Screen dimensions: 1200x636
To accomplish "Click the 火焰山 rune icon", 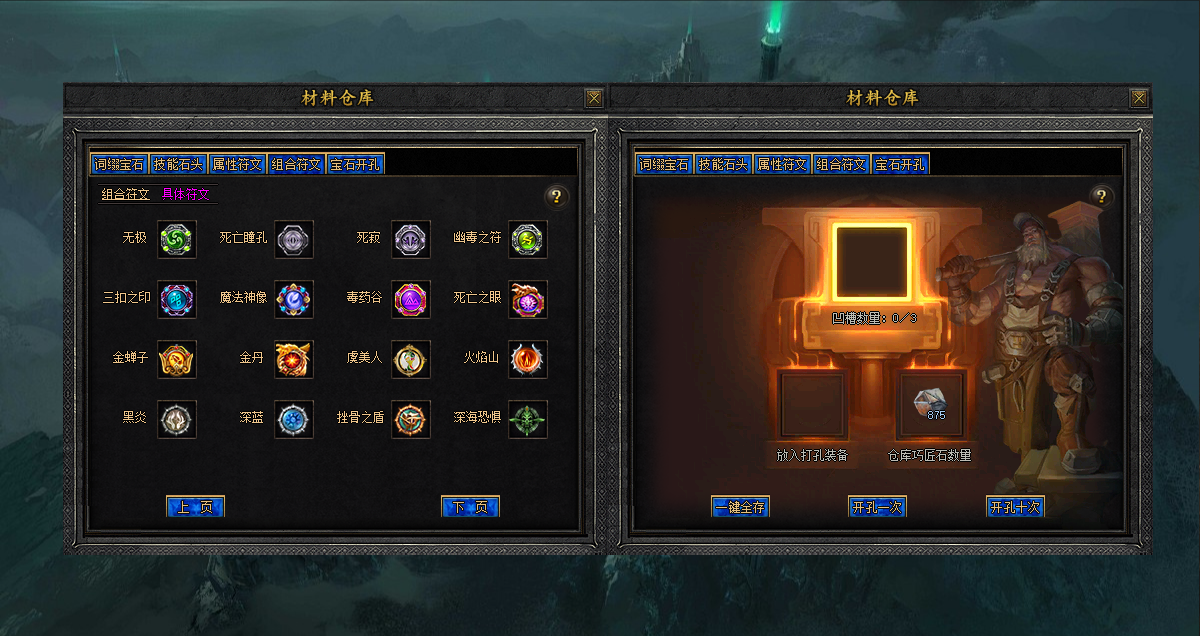I will pyautogui.click(x=528, y=359).
